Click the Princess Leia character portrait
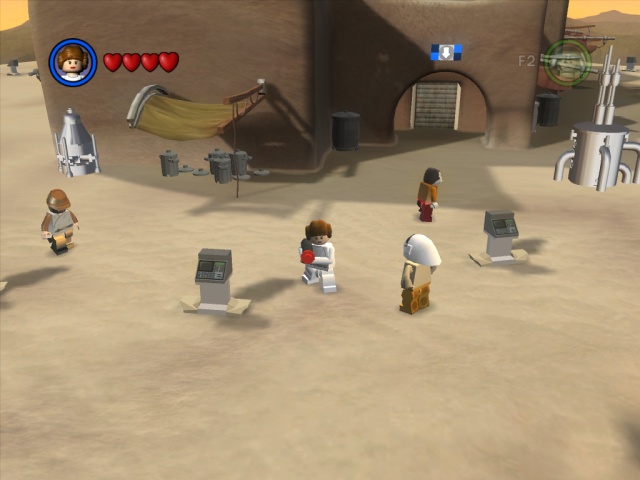The width and height of the screenshot is (640, 480). (73, 62)
